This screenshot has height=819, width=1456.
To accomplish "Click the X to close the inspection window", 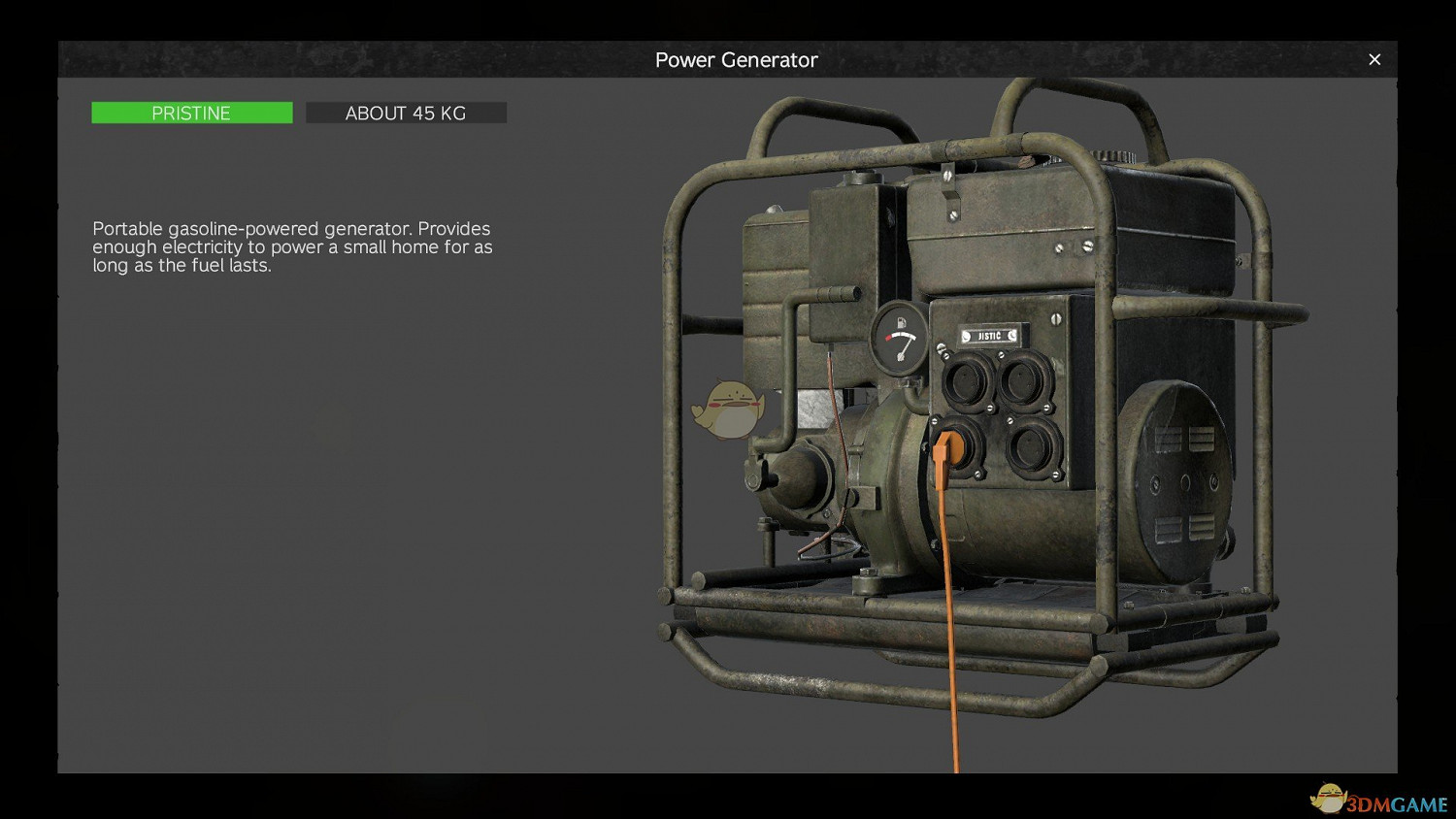I will coord(1374,59).
